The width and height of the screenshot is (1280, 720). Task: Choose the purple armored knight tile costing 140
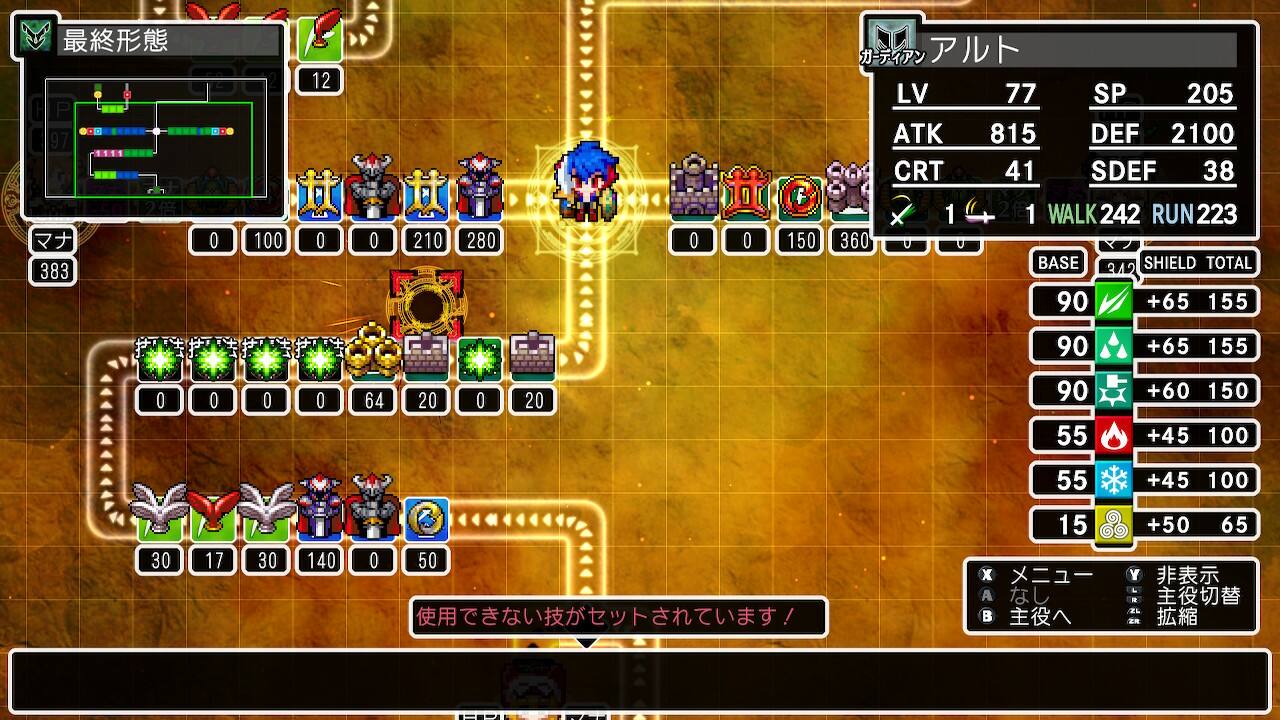coord(320,510)
